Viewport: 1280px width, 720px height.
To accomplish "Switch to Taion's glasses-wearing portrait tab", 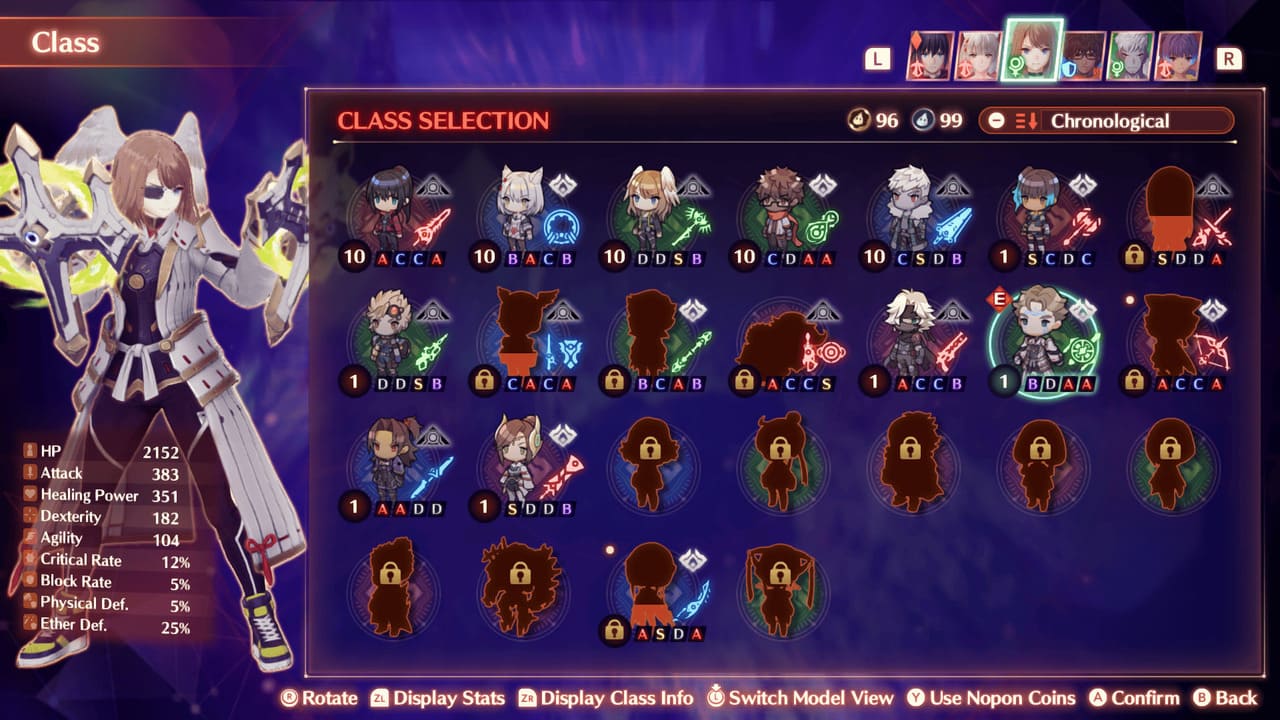I will point(1083,56).
